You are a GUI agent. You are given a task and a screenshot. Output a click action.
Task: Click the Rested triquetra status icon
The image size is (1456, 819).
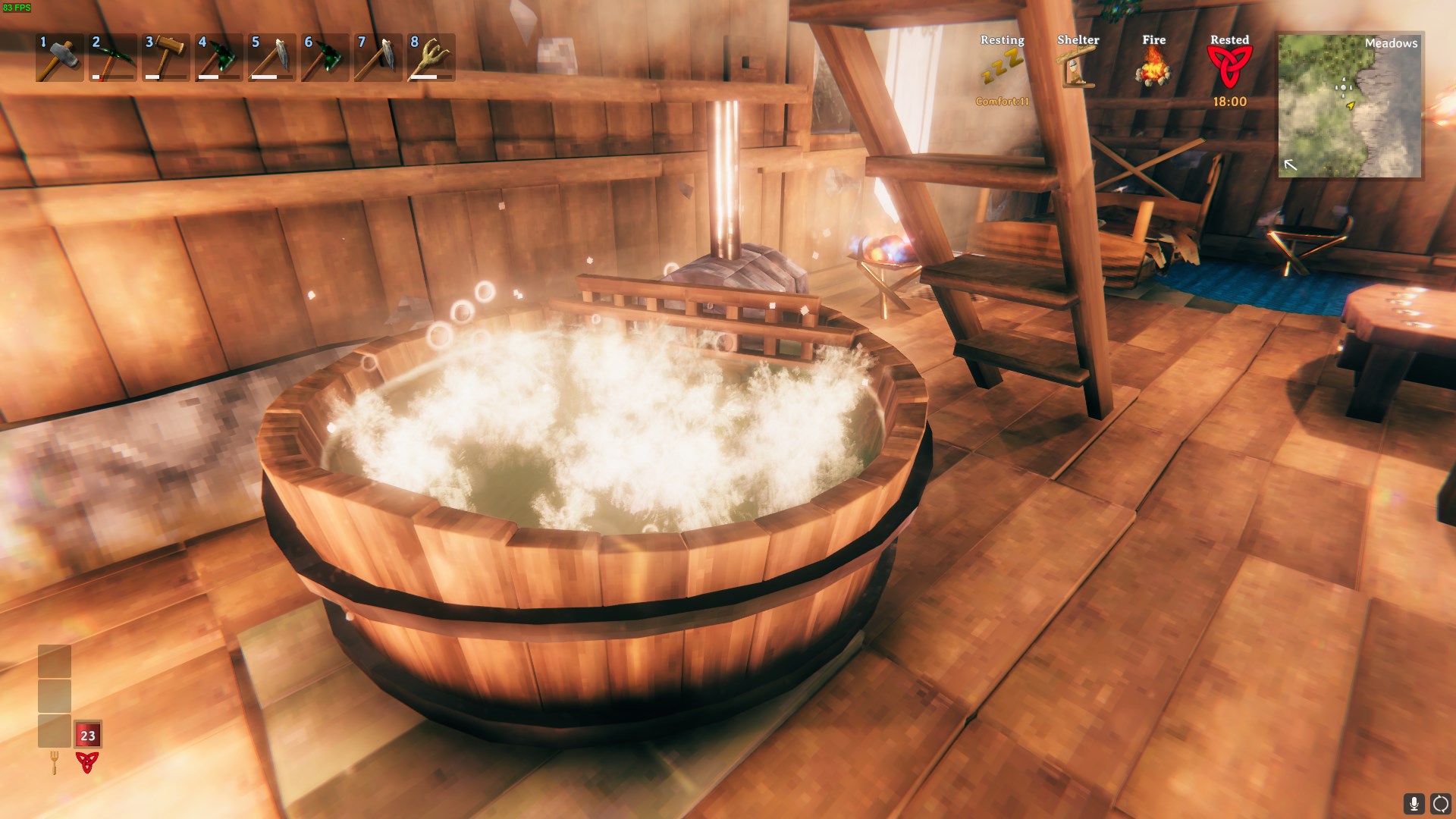pos(1229,68)
